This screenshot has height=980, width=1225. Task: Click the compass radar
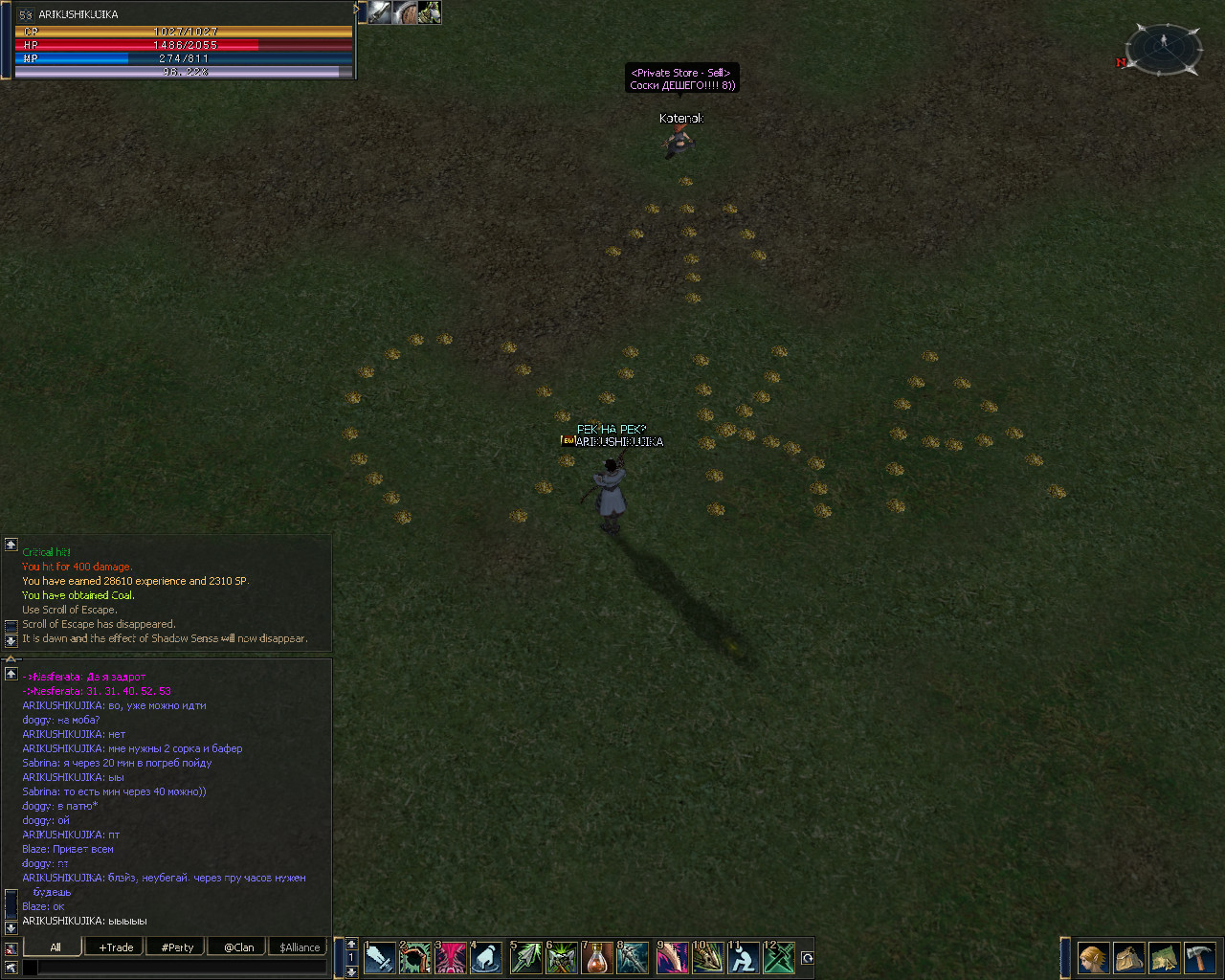tap(1163, 48)
